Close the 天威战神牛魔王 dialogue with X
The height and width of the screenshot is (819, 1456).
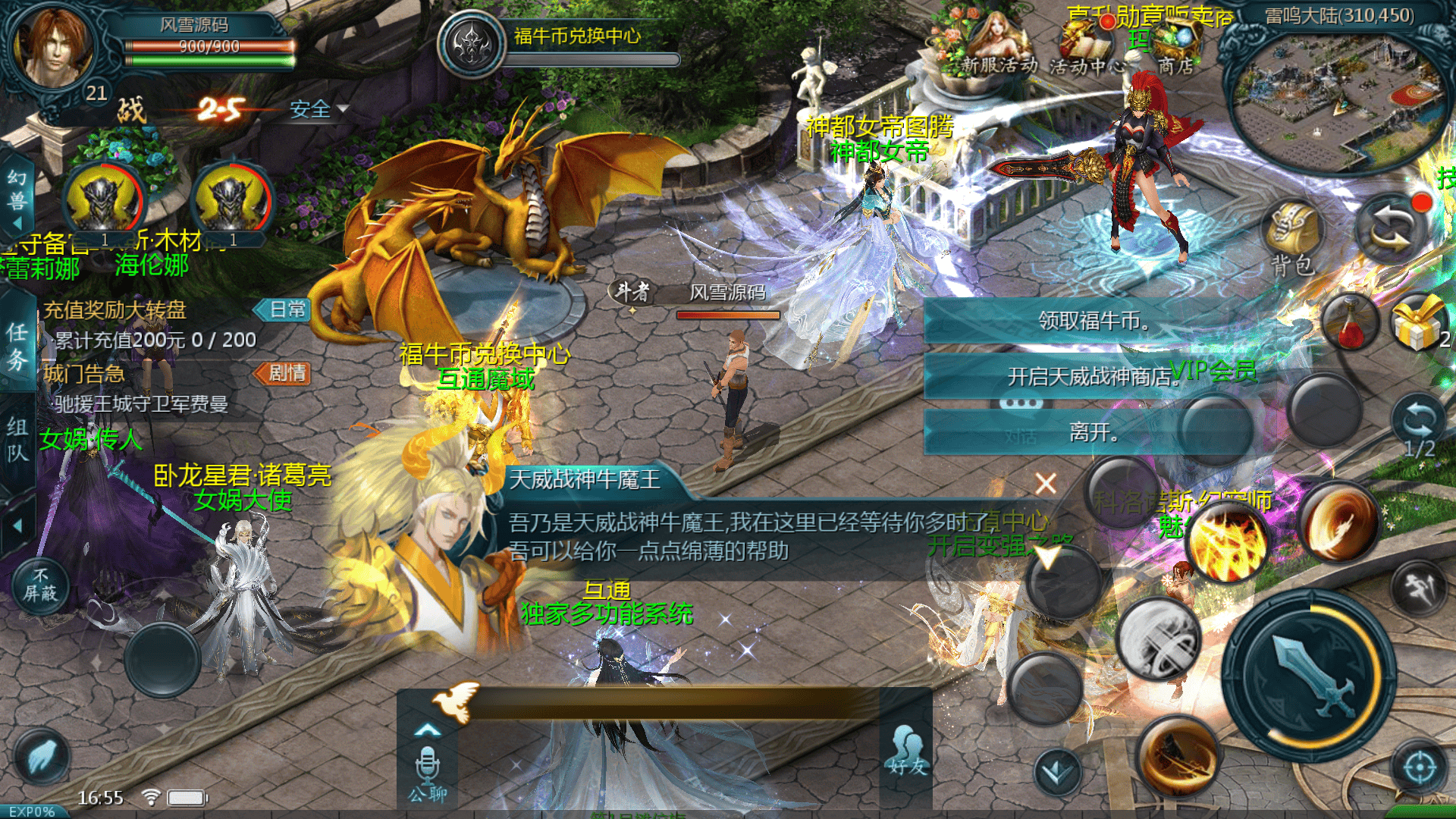pyautogui.click(x=1046, y=483)
